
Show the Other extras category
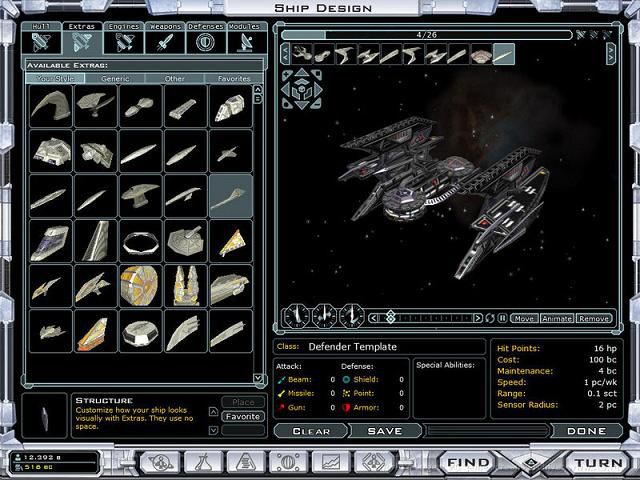[175, 78]
